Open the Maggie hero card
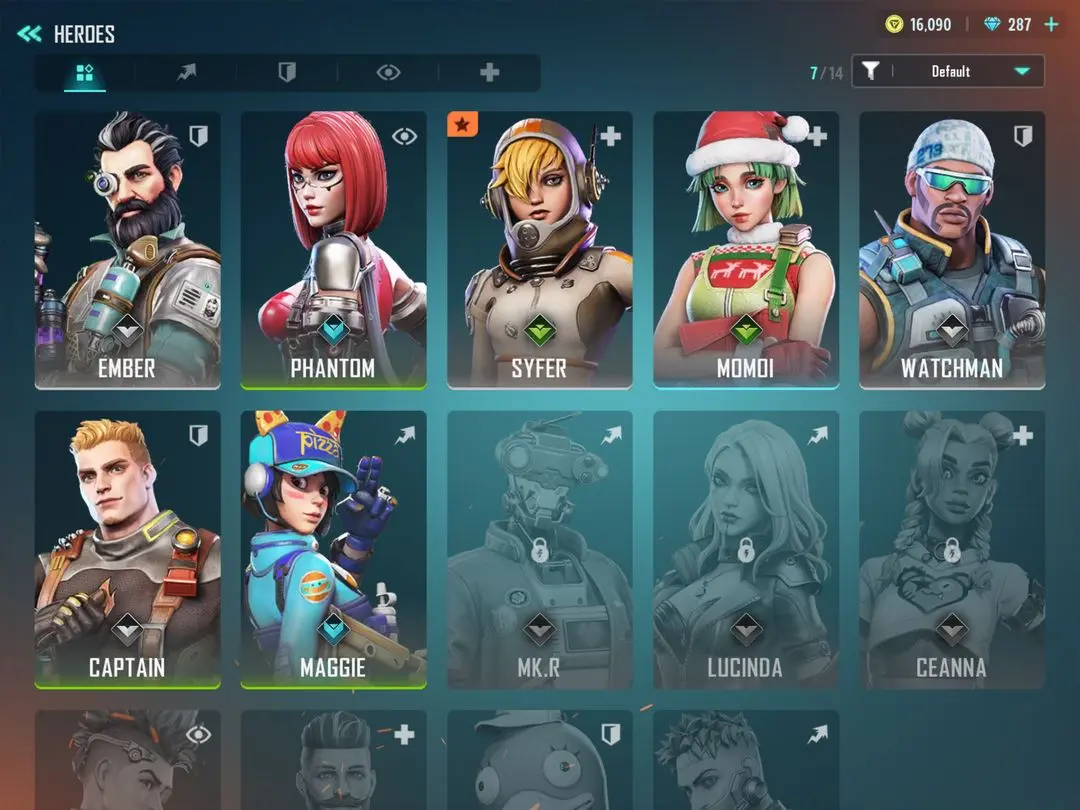1080x810 pixels. pyautogui.click(x=334, y=549)
